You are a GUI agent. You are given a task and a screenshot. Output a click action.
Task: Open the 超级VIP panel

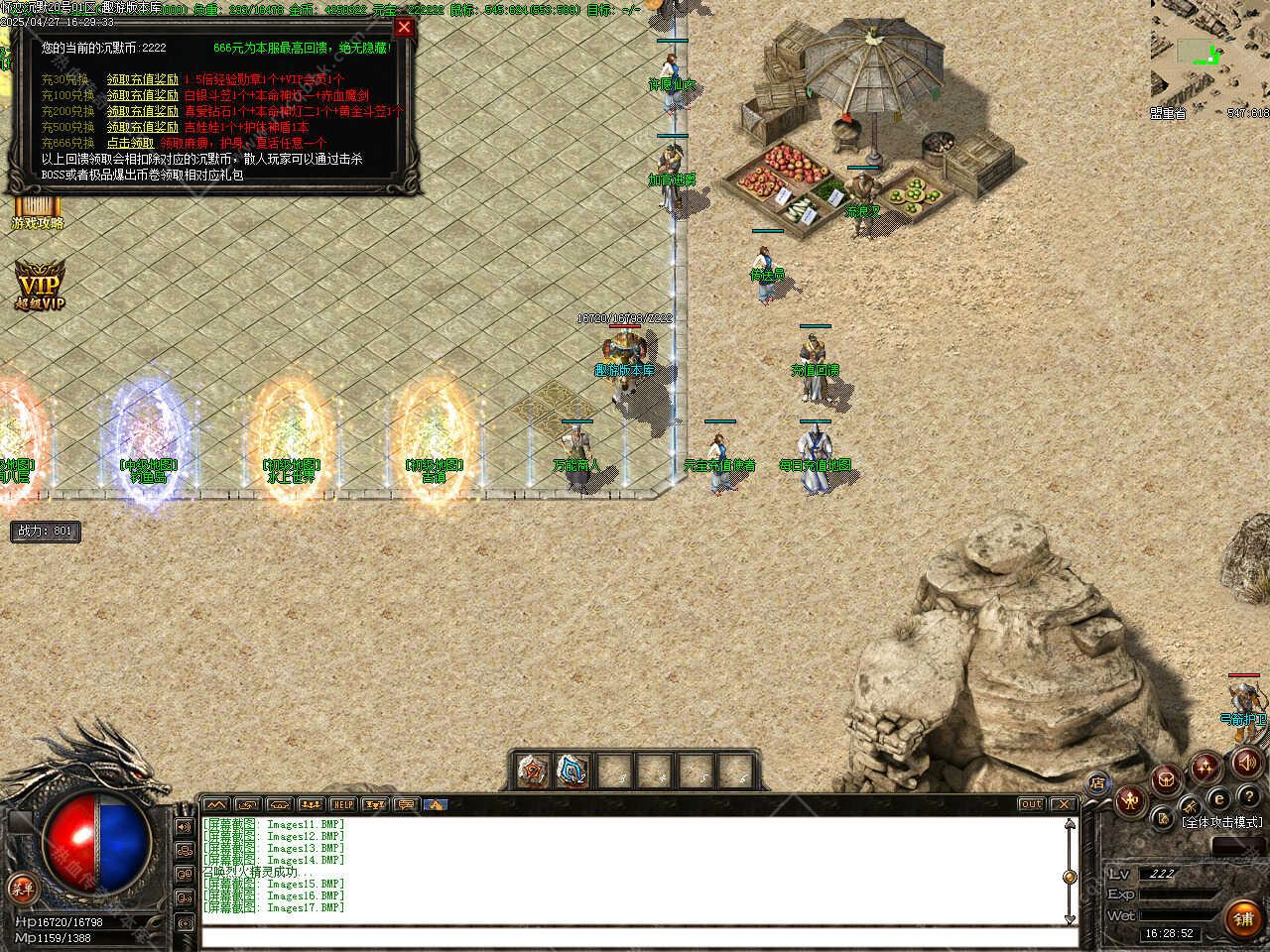tap(39, 286)
